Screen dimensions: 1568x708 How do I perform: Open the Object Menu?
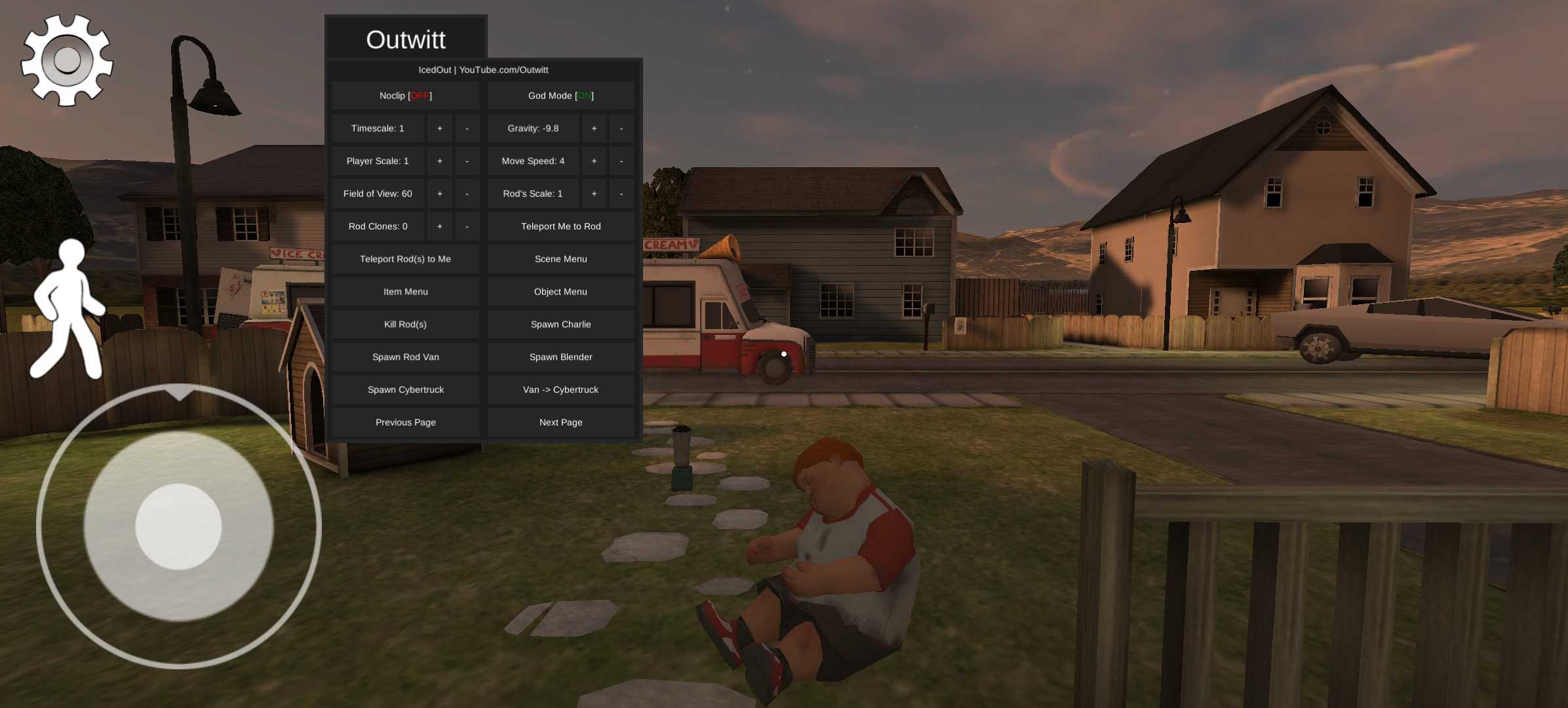pos(560,292)
